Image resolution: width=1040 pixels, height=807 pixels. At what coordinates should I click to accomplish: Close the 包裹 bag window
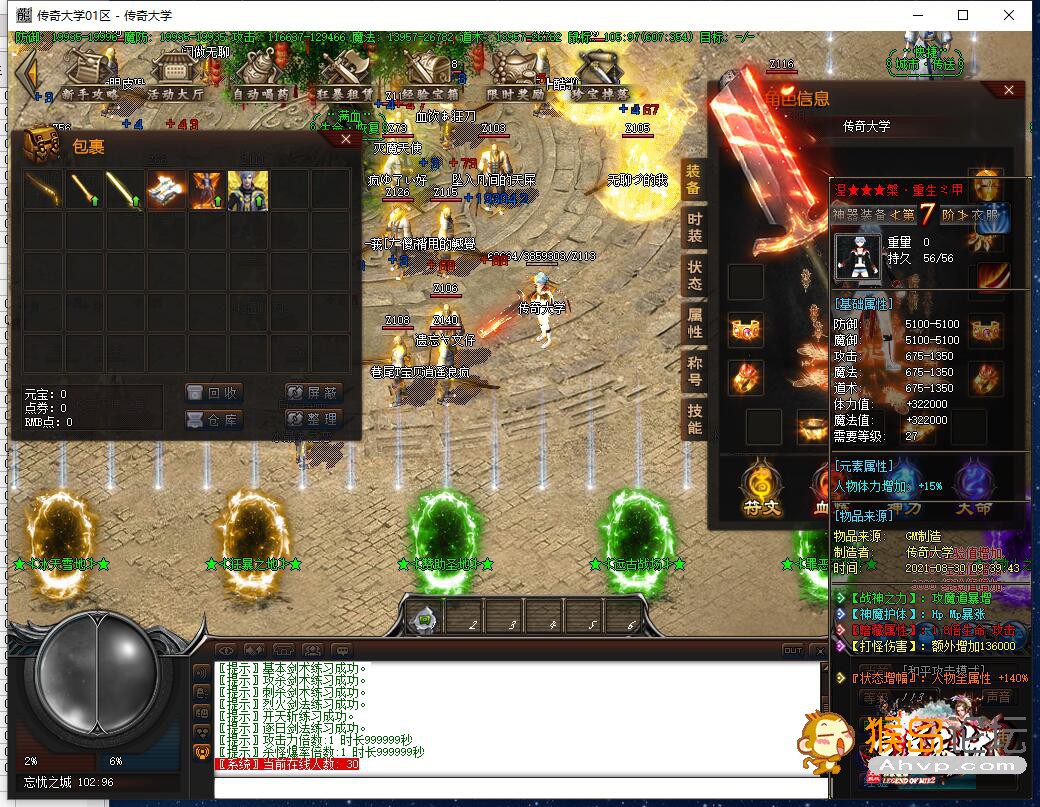click(x=346, y=140)
